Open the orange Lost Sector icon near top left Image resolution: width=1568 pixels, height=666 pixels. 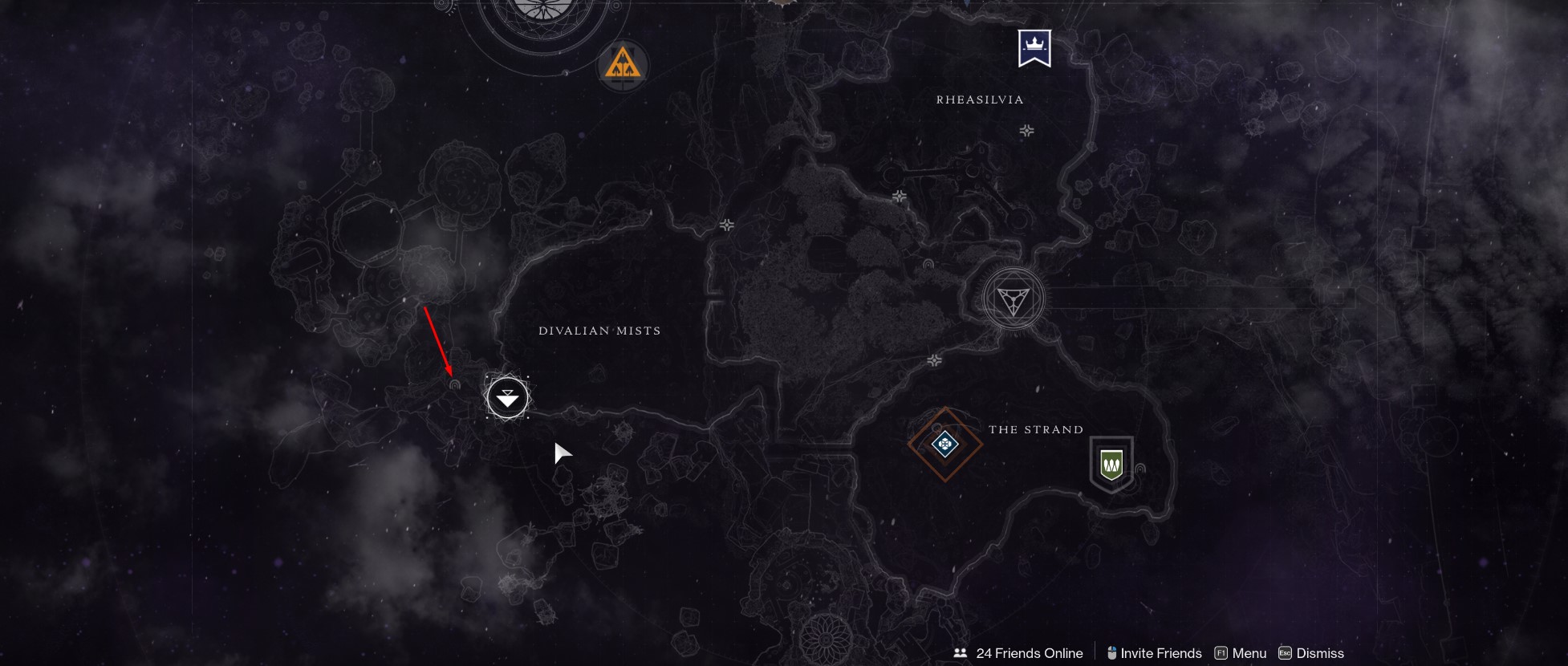[623, 66]
